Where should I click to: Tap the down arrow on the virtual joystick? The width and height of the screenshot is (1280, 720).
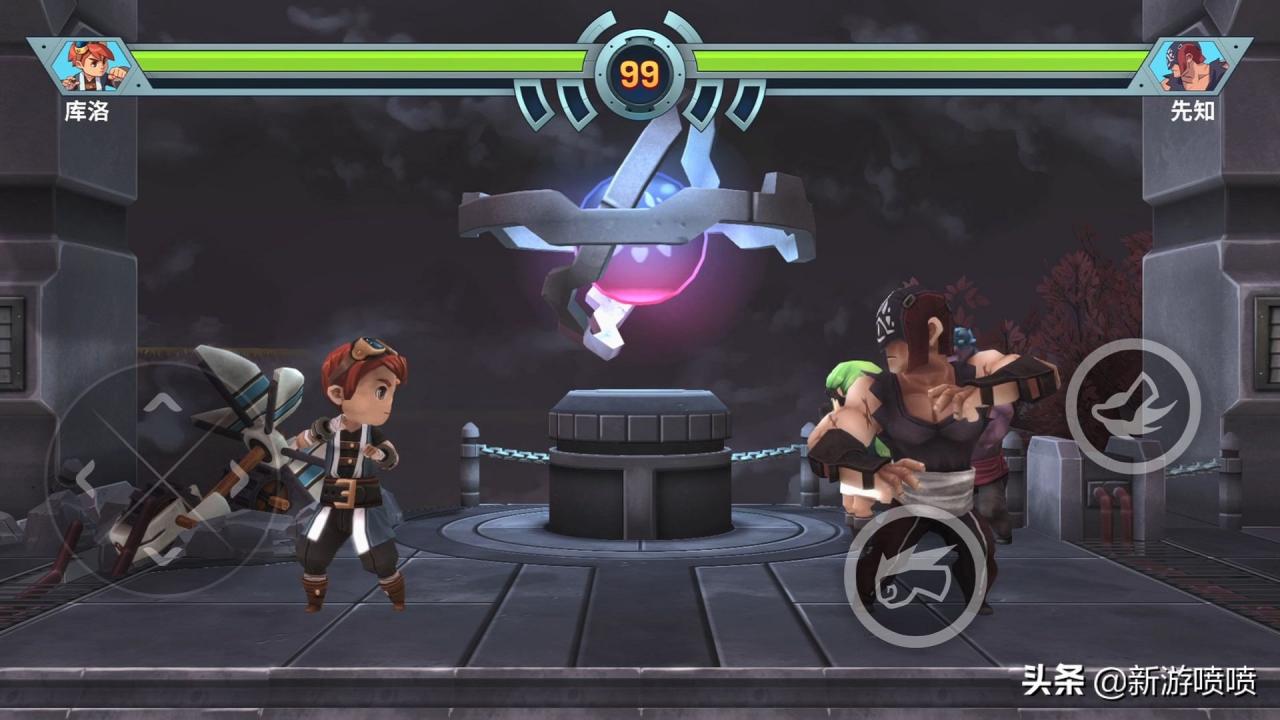(x=165, y=553)
